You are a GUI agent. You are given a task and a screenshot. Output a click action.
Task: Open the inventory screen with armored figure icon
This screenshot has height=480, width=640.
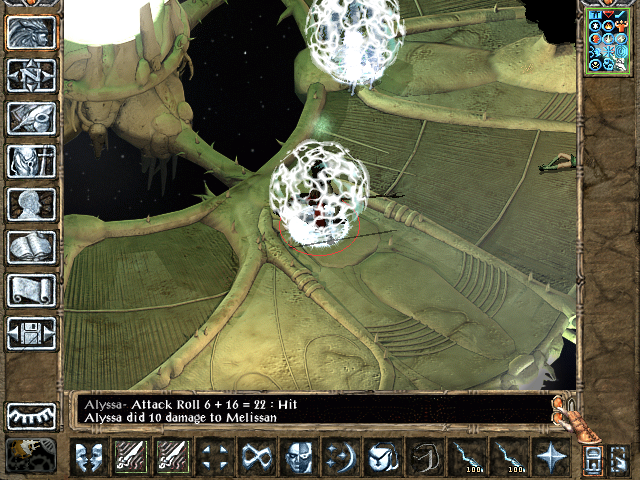coord(31,161)
